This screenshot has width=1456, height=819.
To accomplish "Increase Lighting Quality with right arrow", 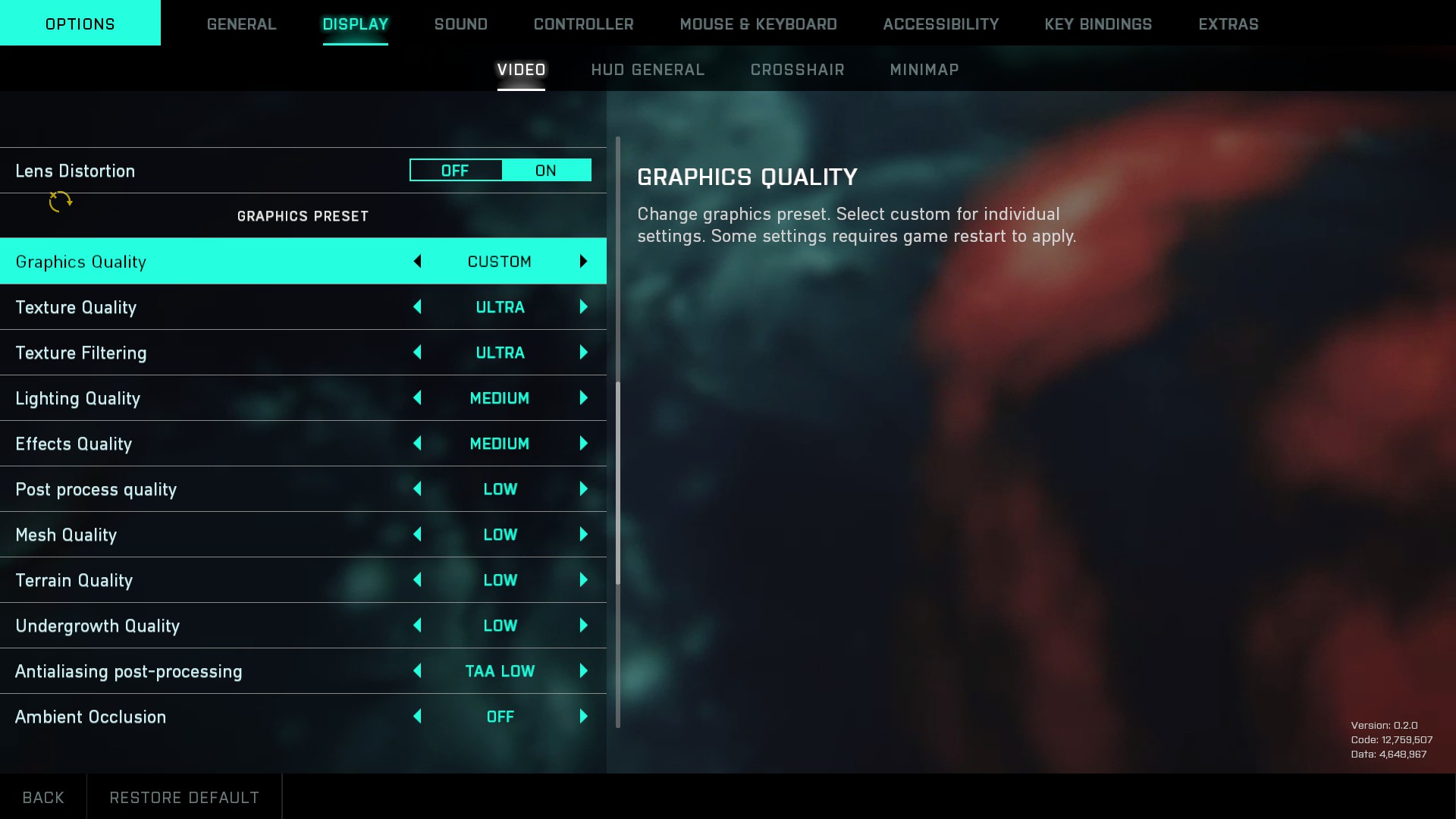I will (x=583, y=398).
